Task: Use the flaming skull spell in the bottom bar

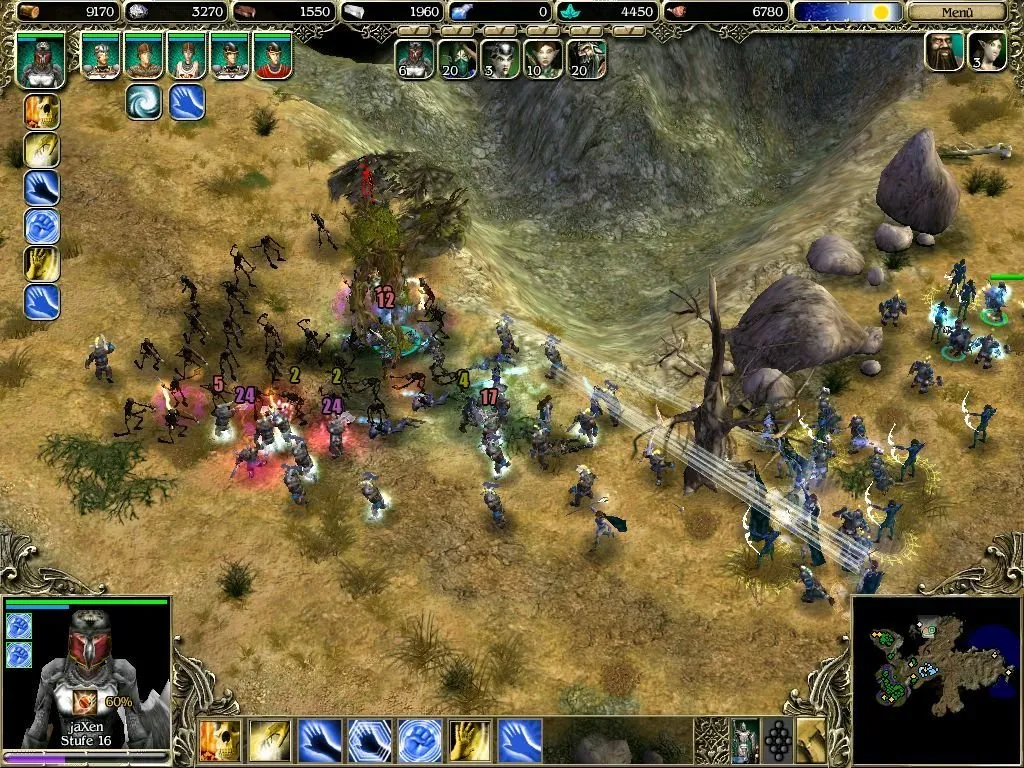Action: click(x=220, y=741)
